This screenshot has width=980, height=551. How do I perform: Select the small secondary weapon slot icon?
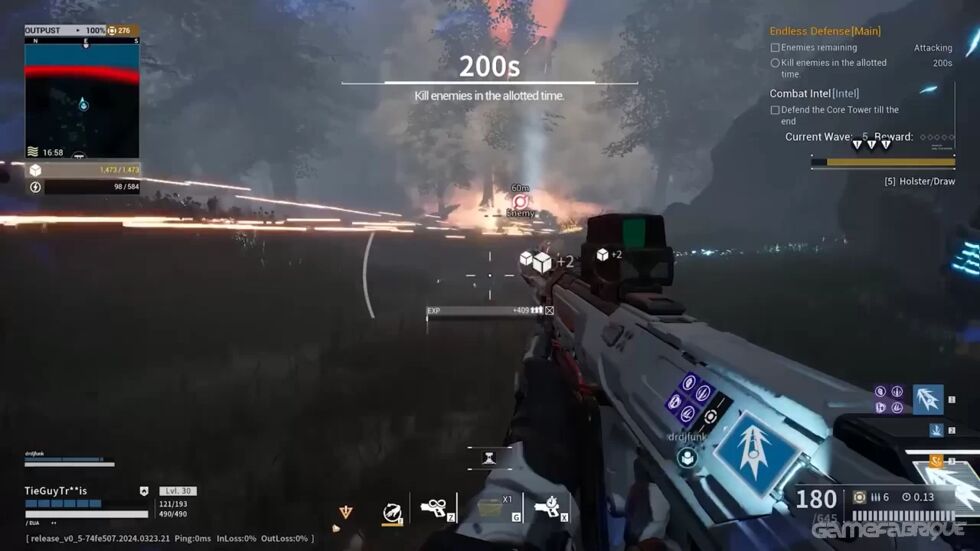[x=936, y=430]
